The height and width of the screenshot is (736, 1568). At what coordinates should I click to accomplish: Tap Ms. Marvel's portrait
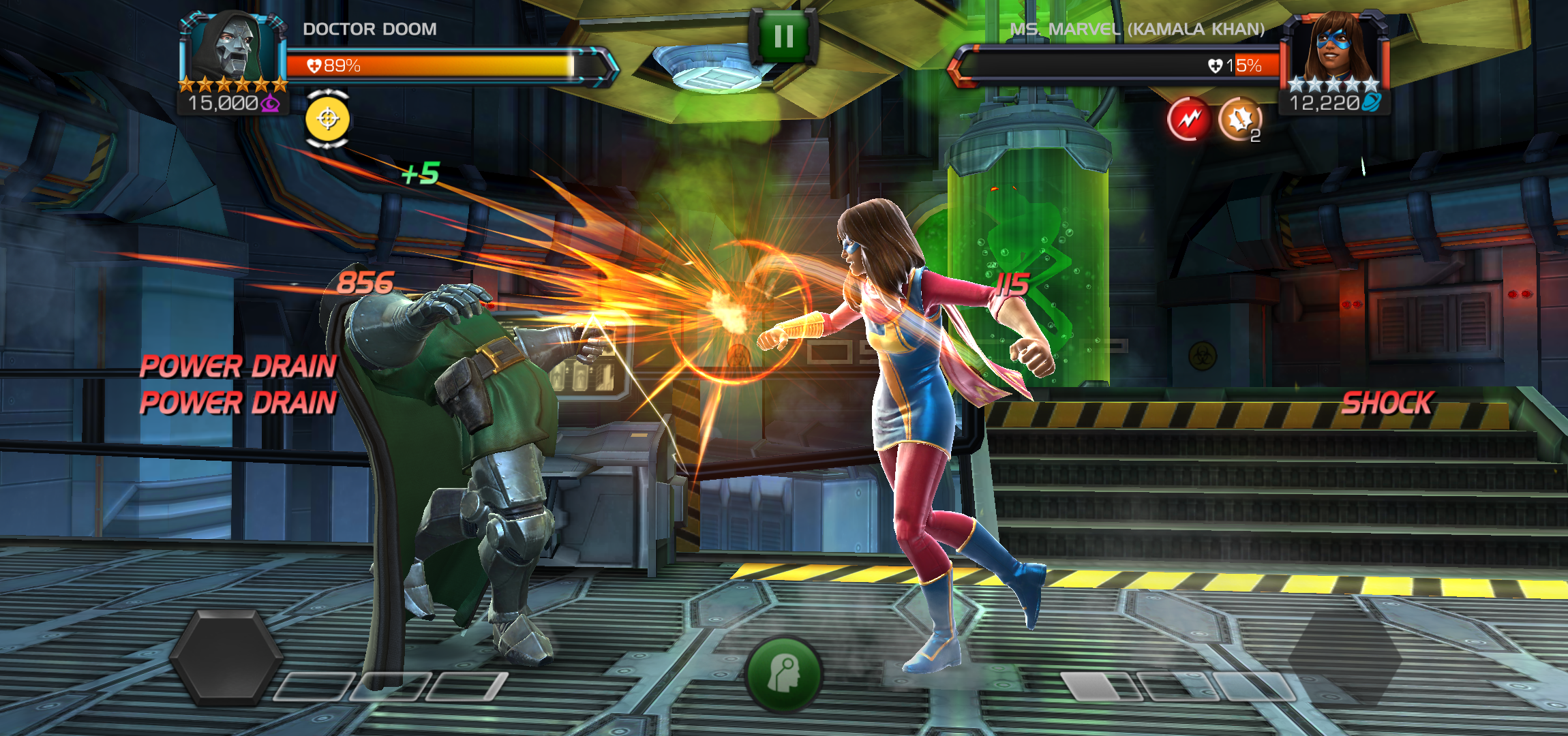tap(1333, 48)
